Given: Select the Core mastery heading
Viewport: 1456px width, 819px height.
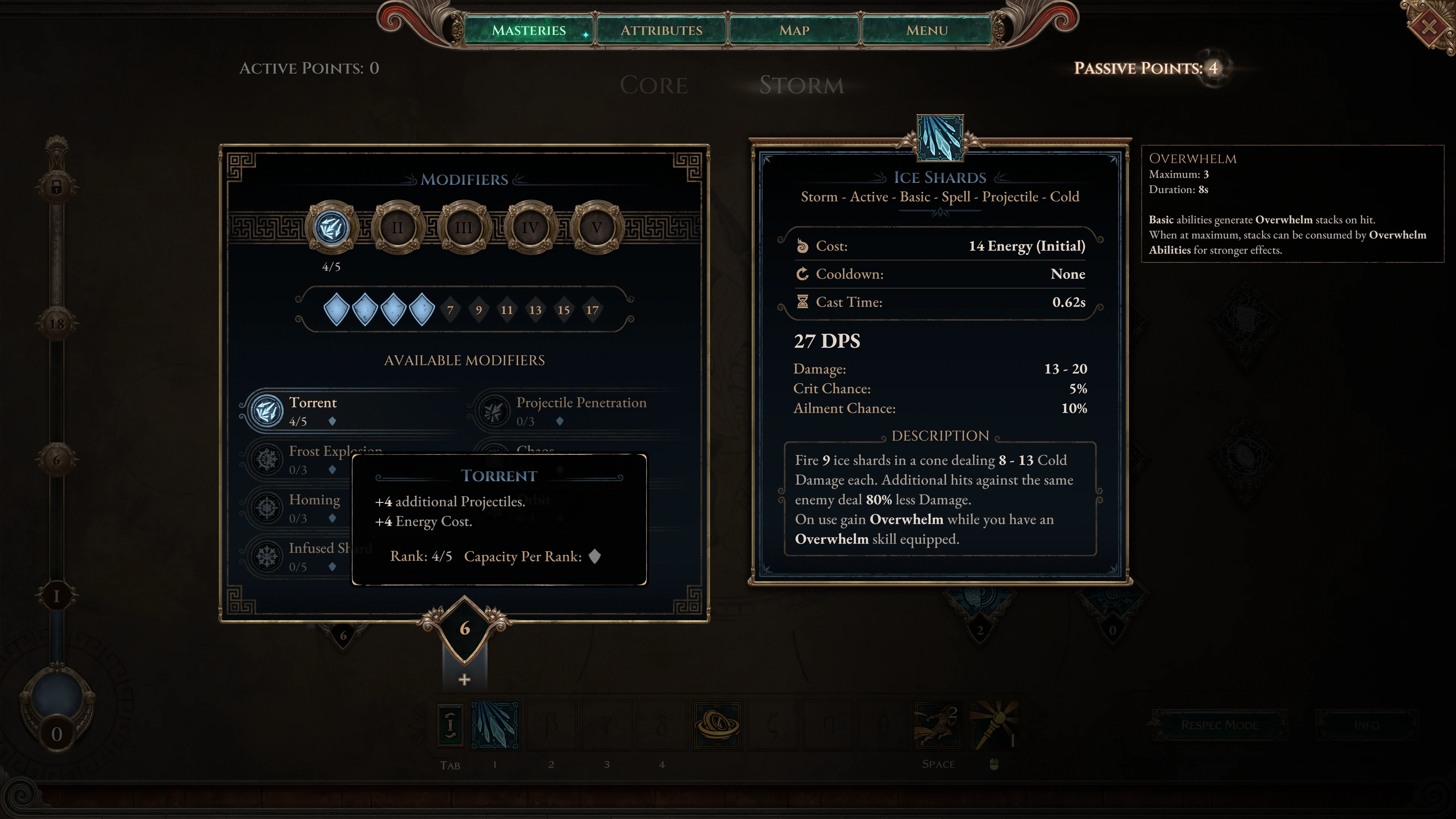Looking at the screenshot, I should 653,85.
